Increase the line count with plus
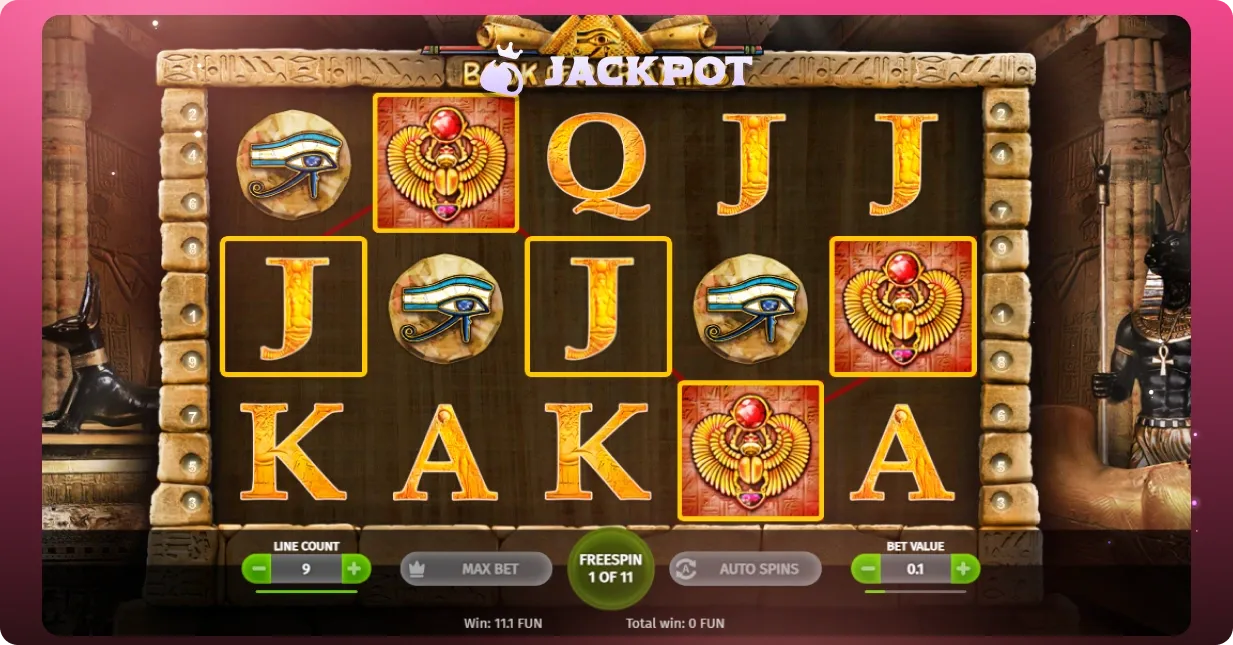Viewport: 1233px width, 645px height. pos(354,569)
